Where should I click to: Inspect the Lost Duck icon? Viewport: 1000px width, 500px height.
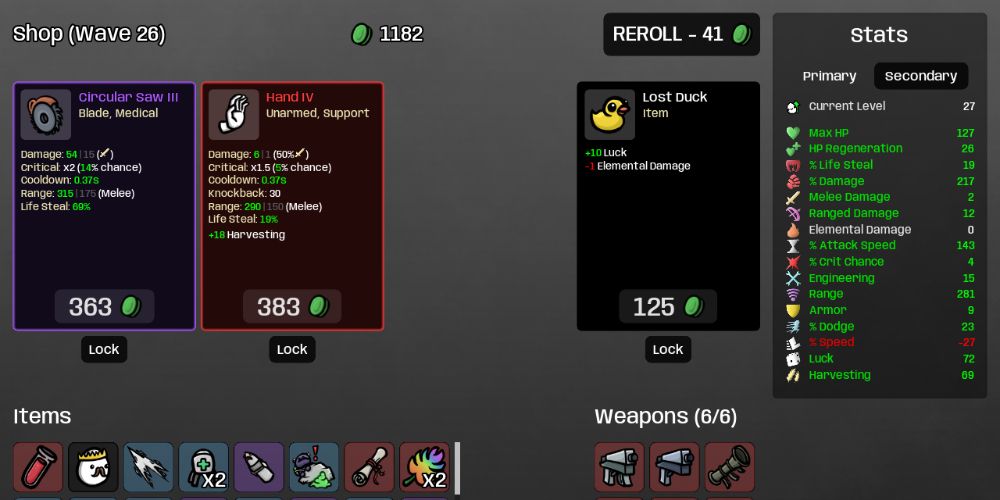(x=610, y=115)
